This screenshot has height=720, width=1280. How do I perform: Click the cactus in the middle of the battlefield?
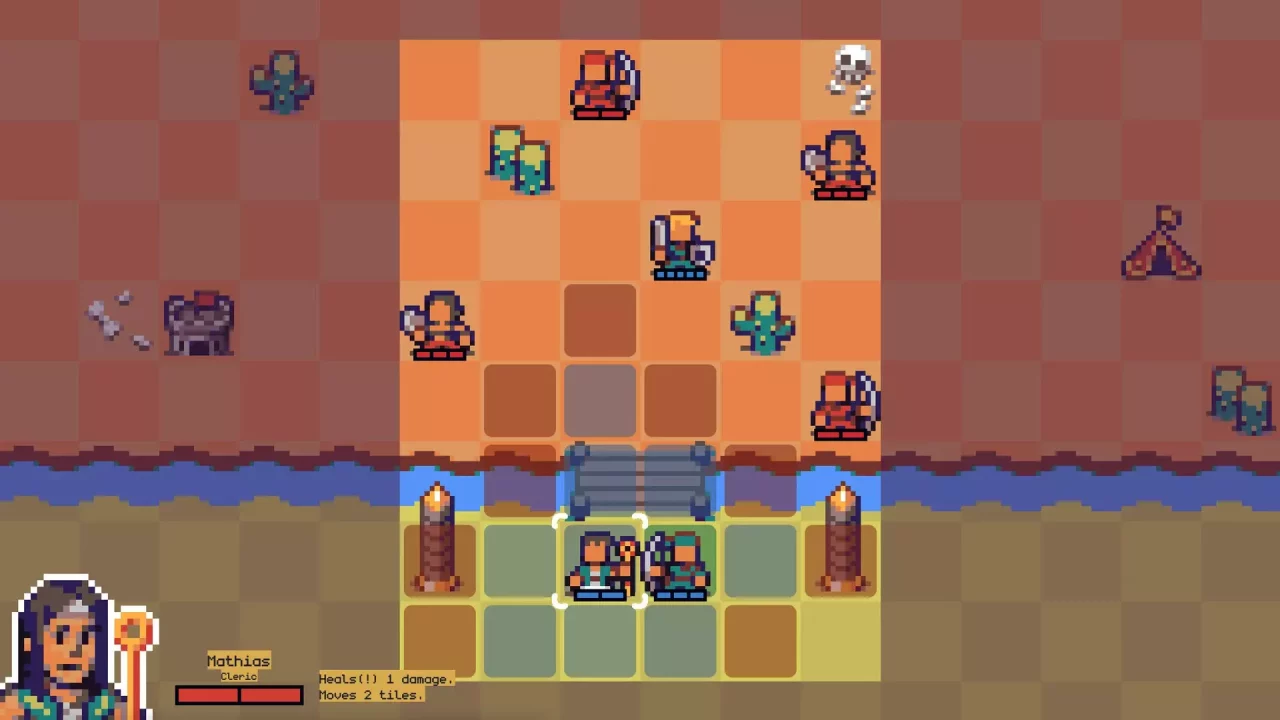760,320
